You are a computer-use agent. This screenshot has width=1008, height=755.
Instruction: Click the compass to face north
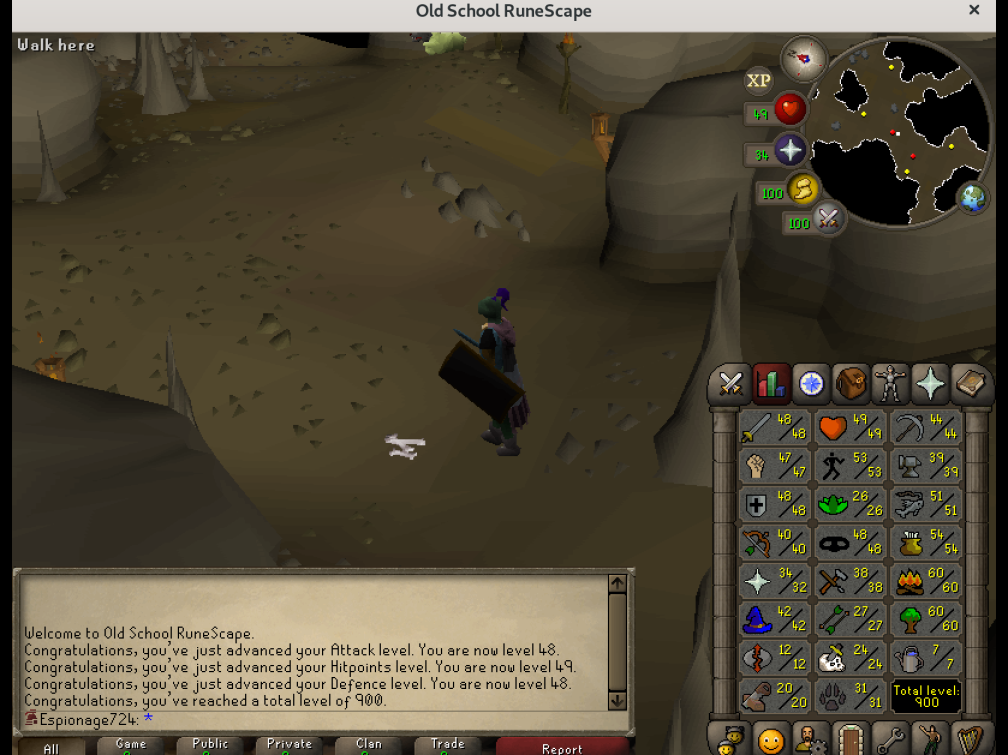coord(804,59)
